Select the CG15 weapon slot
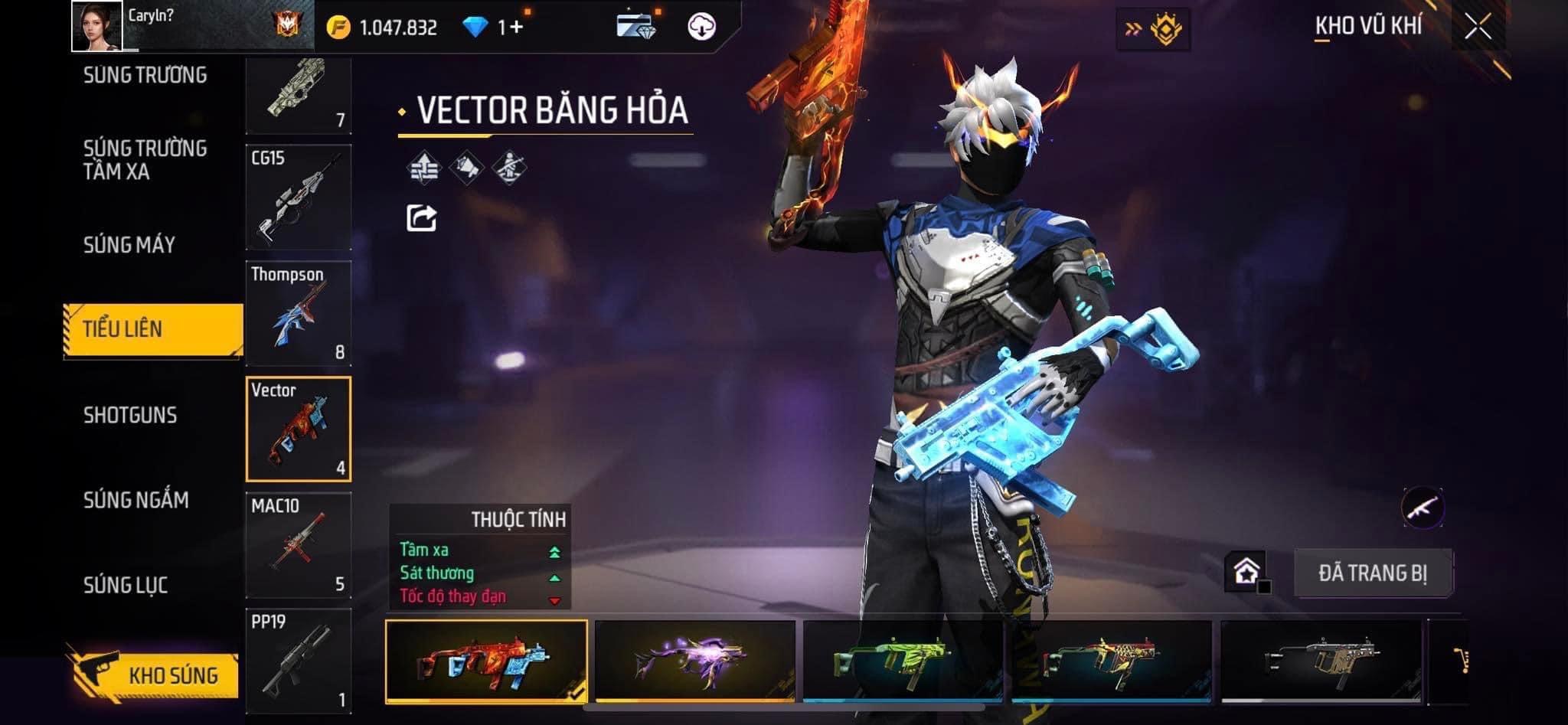Viewport: 1568px width, 725px height. click(299, 198)
